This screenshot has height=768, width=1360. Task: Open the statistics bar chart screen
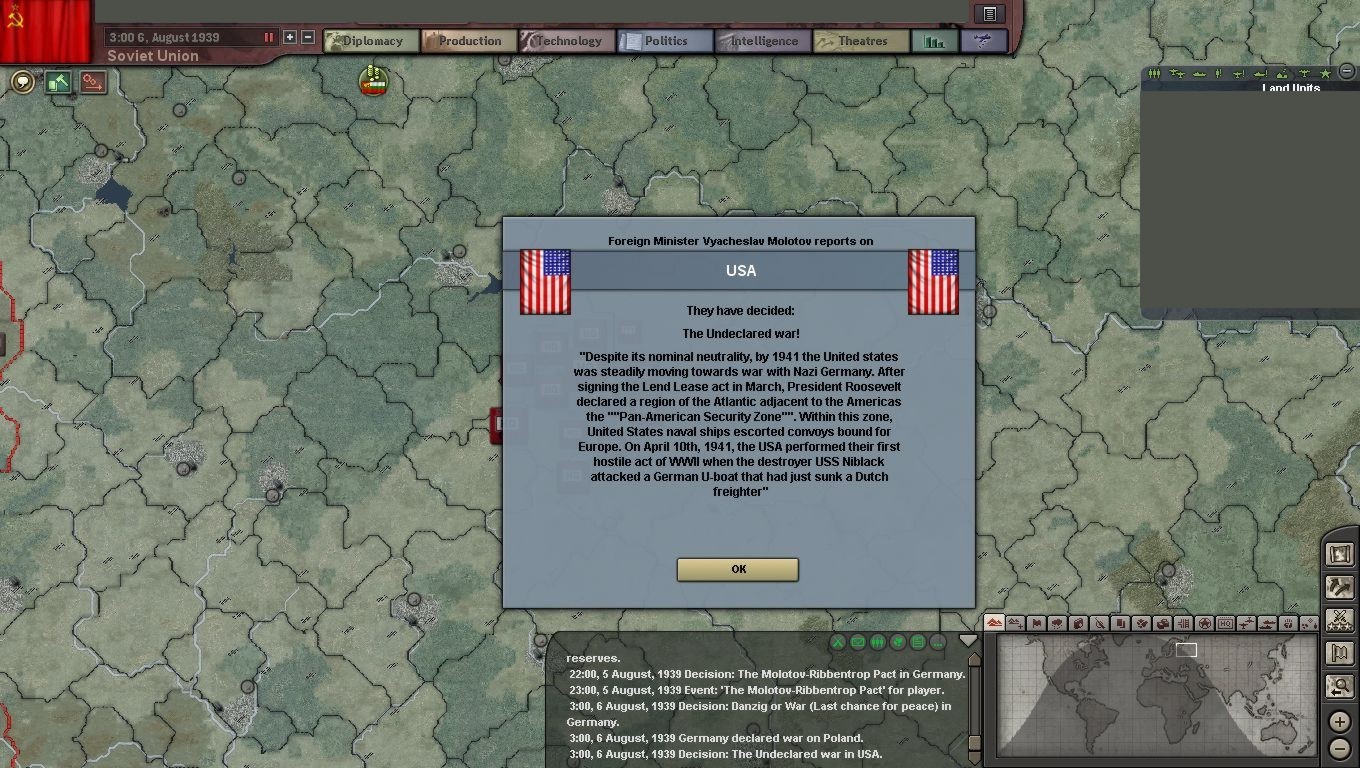click(935, 41)
